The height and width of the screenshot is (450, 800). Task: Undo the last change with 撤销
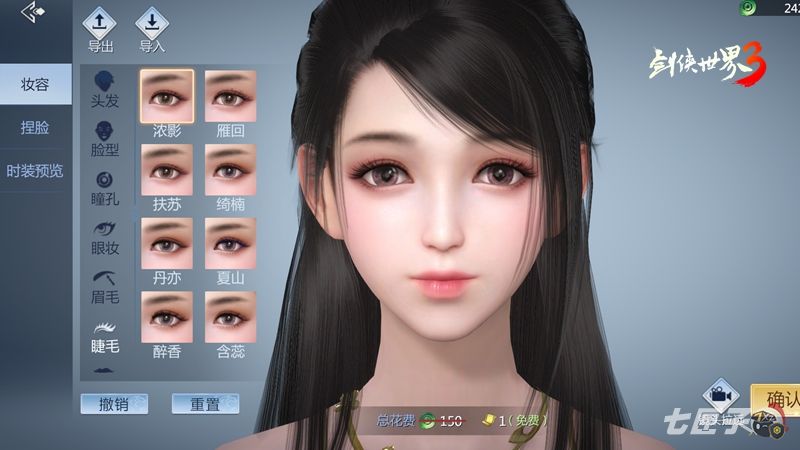[x=114, y=404]
